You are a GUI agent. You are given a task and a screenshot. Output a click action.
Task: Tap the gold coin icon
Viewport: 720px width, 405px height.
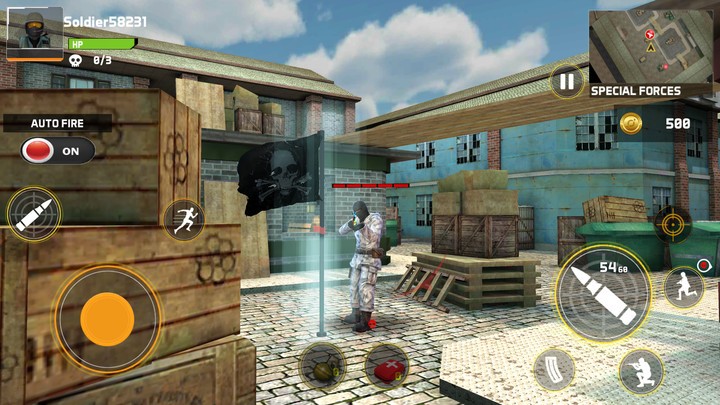tap(630, 123)
